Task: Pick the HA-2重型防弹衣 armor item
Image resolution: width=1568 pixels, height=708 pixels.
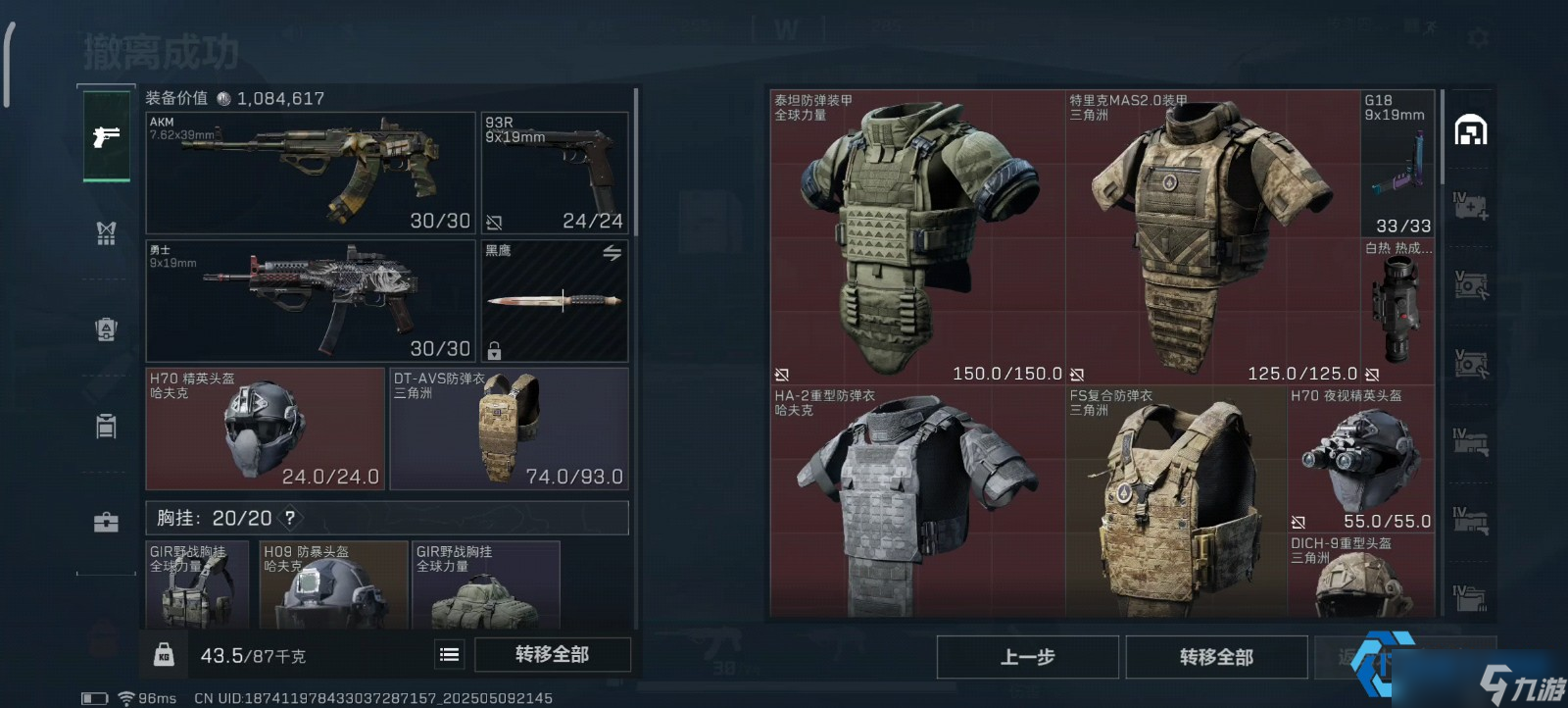Action: coord(917,502)
